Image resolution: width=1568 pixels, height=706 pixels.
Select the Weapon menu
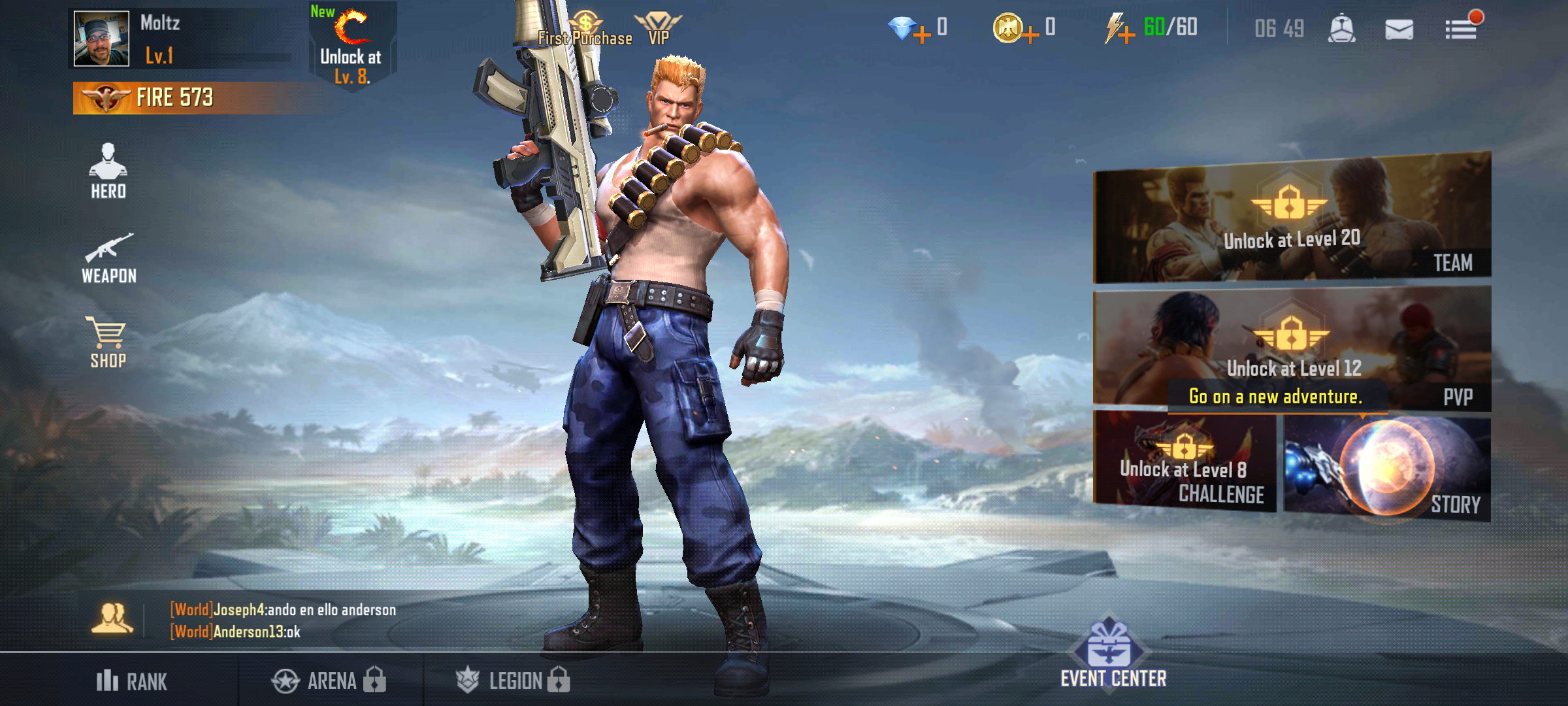(x=110, y=256)
